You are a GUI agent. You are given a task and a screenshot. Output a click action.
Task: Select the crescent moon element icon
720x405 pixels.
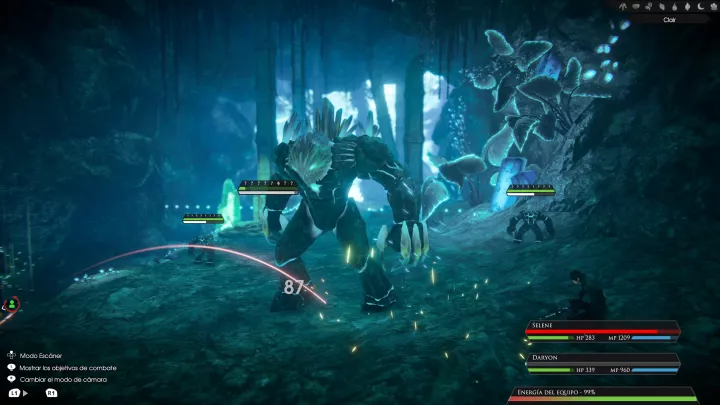pos(700,7)
